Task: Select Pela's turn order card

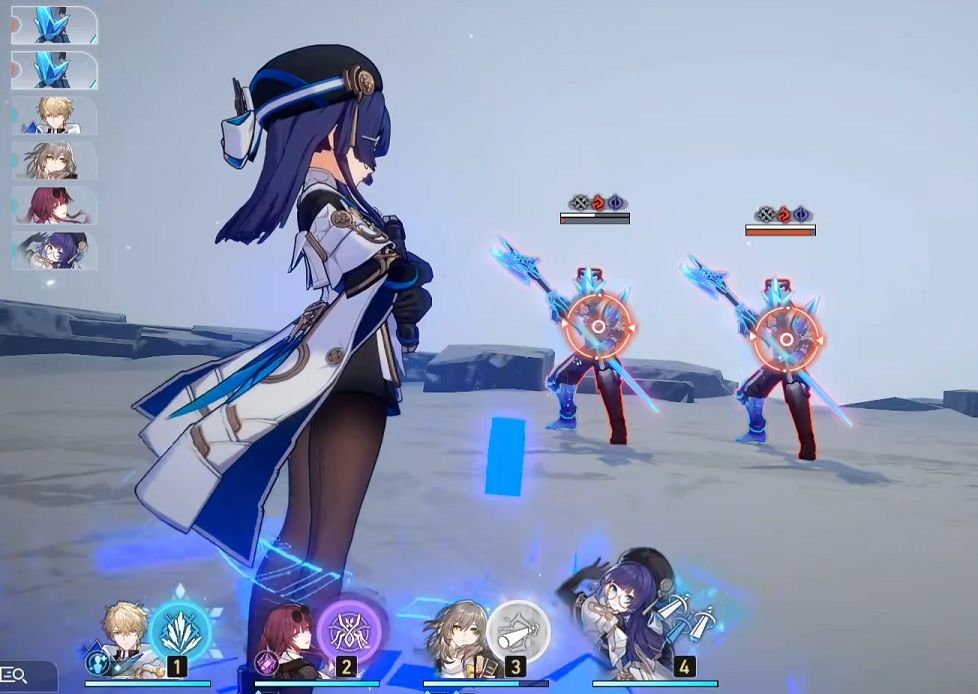Action: pos(55,250)
